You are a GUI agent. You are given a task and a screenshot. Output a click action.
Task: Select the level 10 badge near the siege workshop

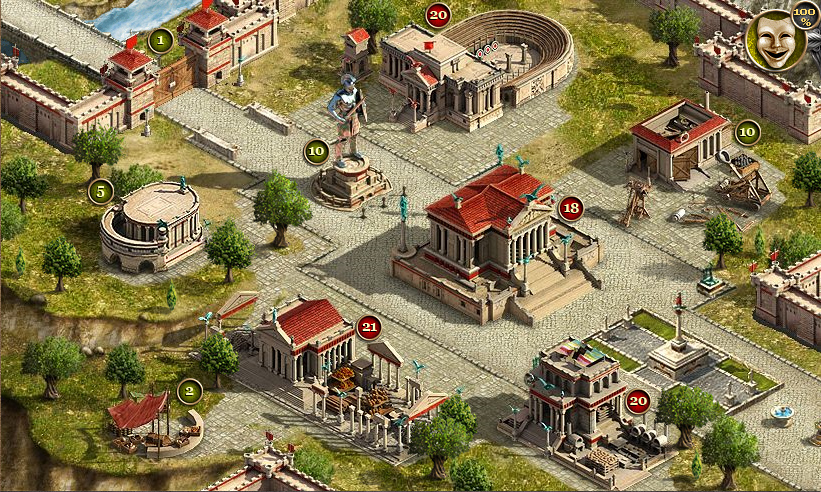(x=747, y=131)
